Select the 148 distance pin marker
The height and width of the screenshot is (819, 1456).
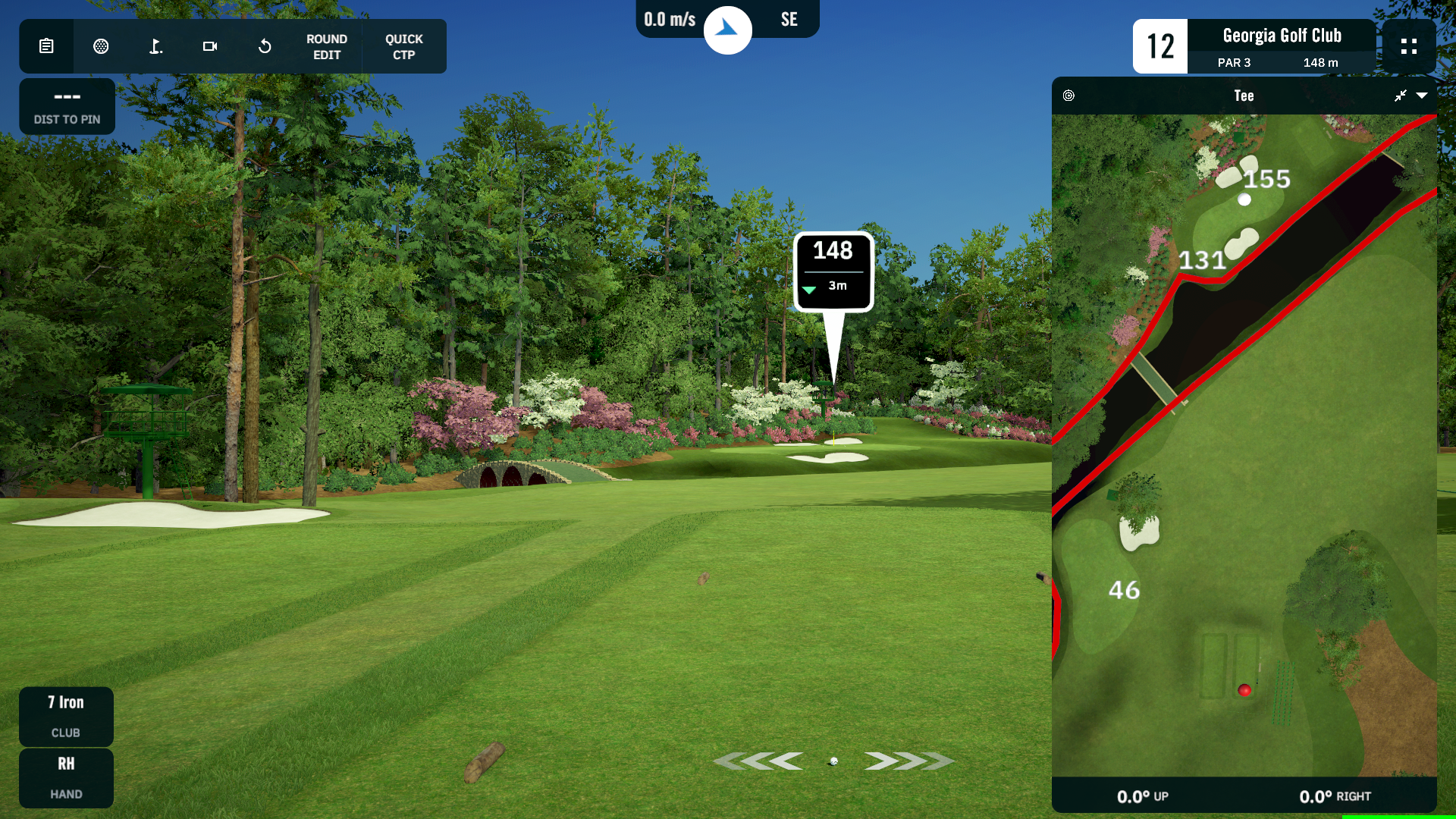(x=833, y=271)
